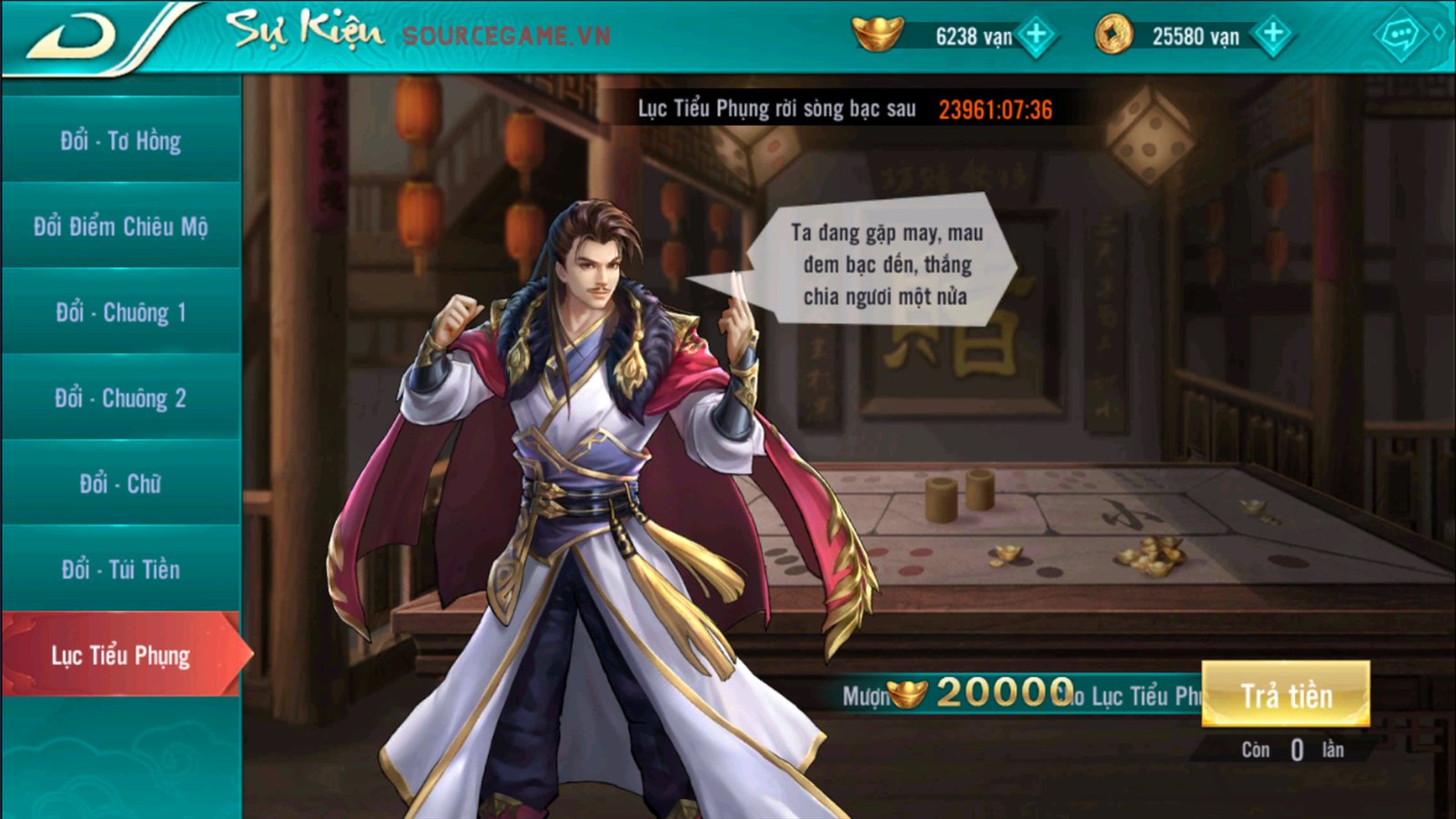Open the chat bubble icon
The width and height of the screenshot is (1456, 819).
click(x=1400, y=36)
